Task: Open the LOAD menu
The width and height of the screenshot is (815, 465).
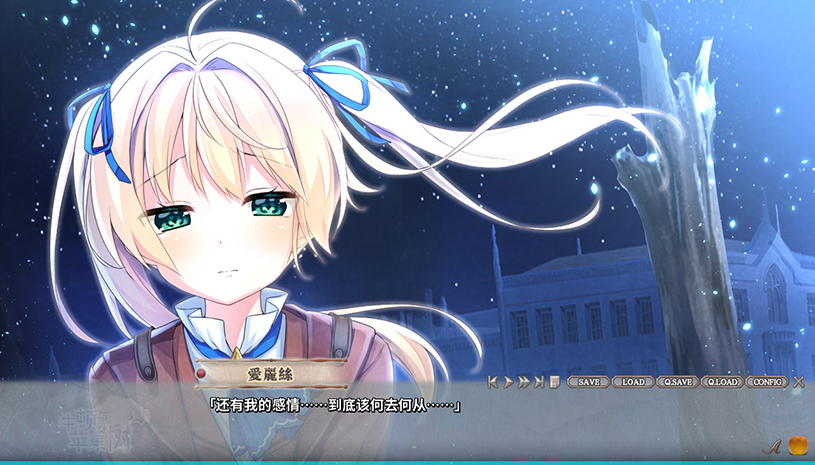Action: [633, 382]
